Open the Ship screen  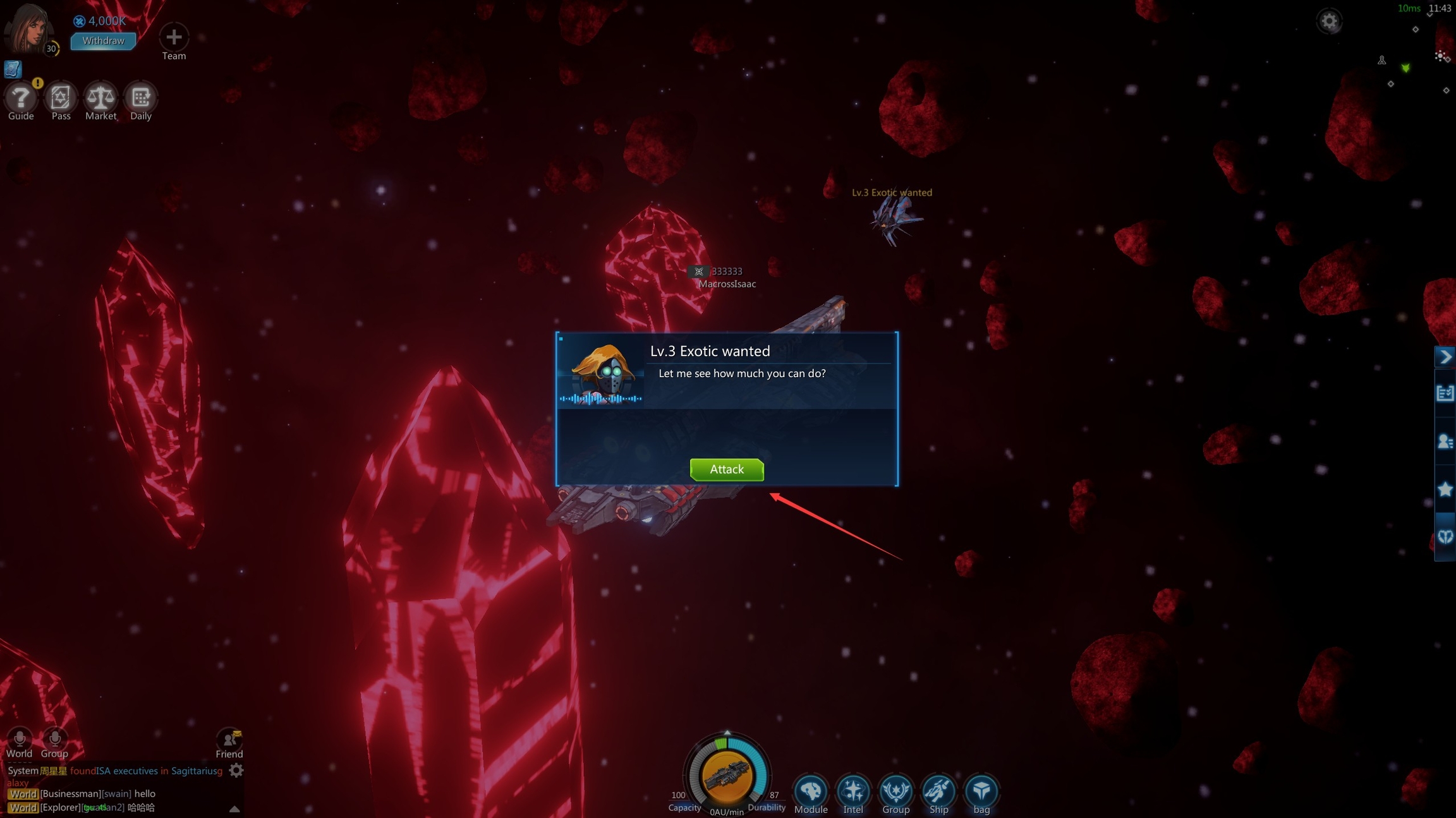pyautogui.click(x=938, y=791)
